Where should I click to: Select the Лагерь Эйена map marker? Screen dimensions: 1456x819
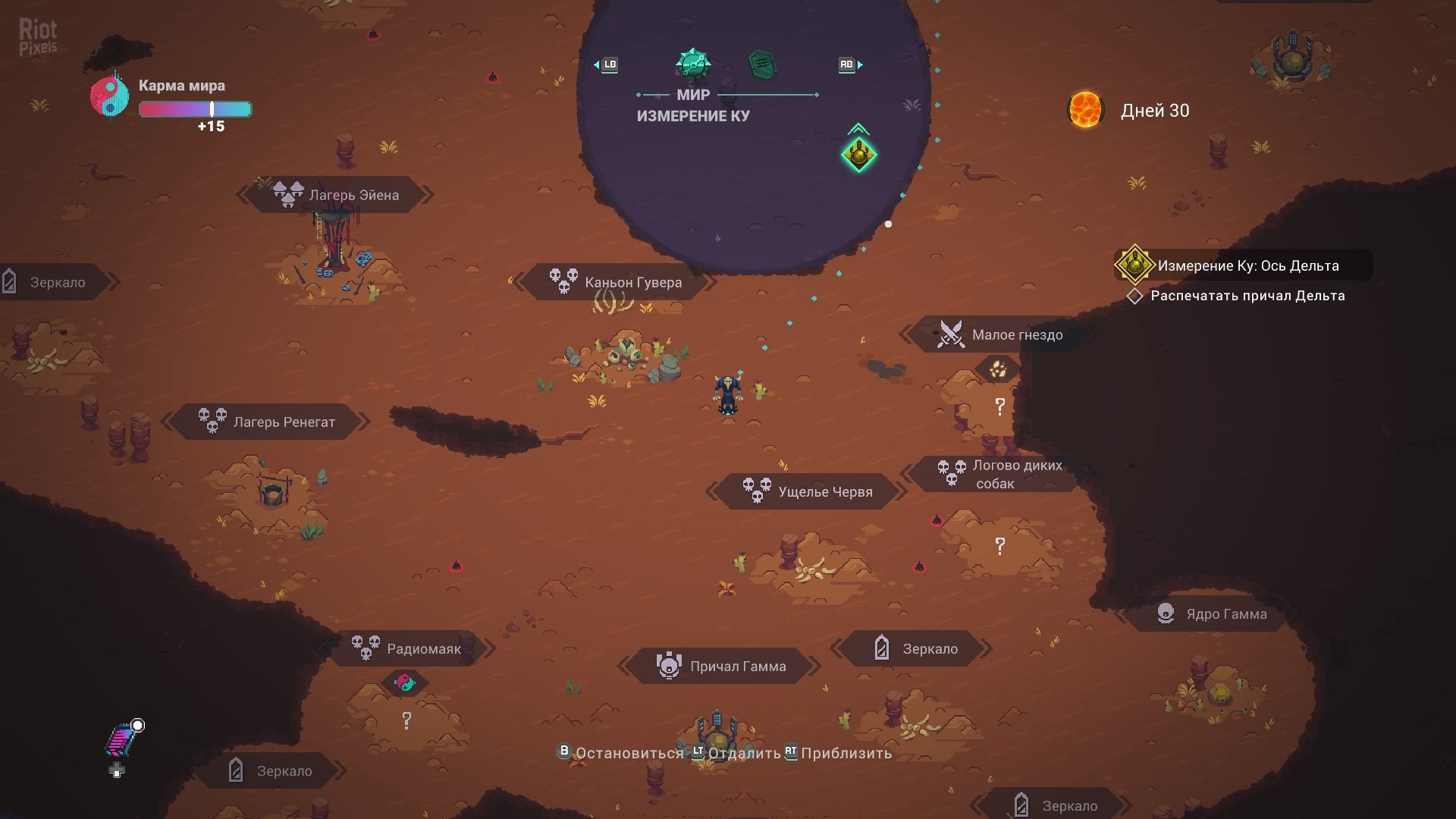click(337, 195)
